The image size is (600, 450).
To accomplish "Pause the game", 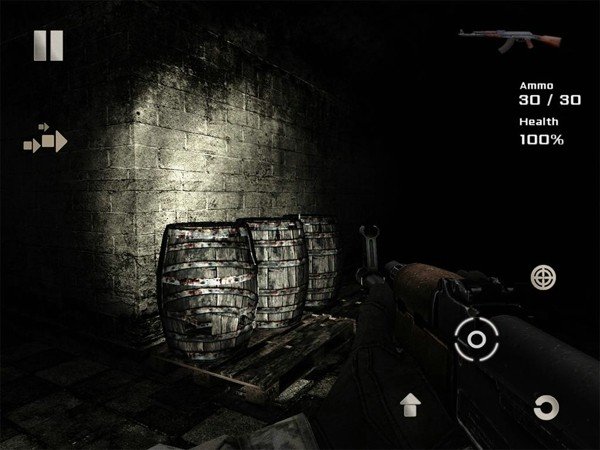I will (48, 45).
